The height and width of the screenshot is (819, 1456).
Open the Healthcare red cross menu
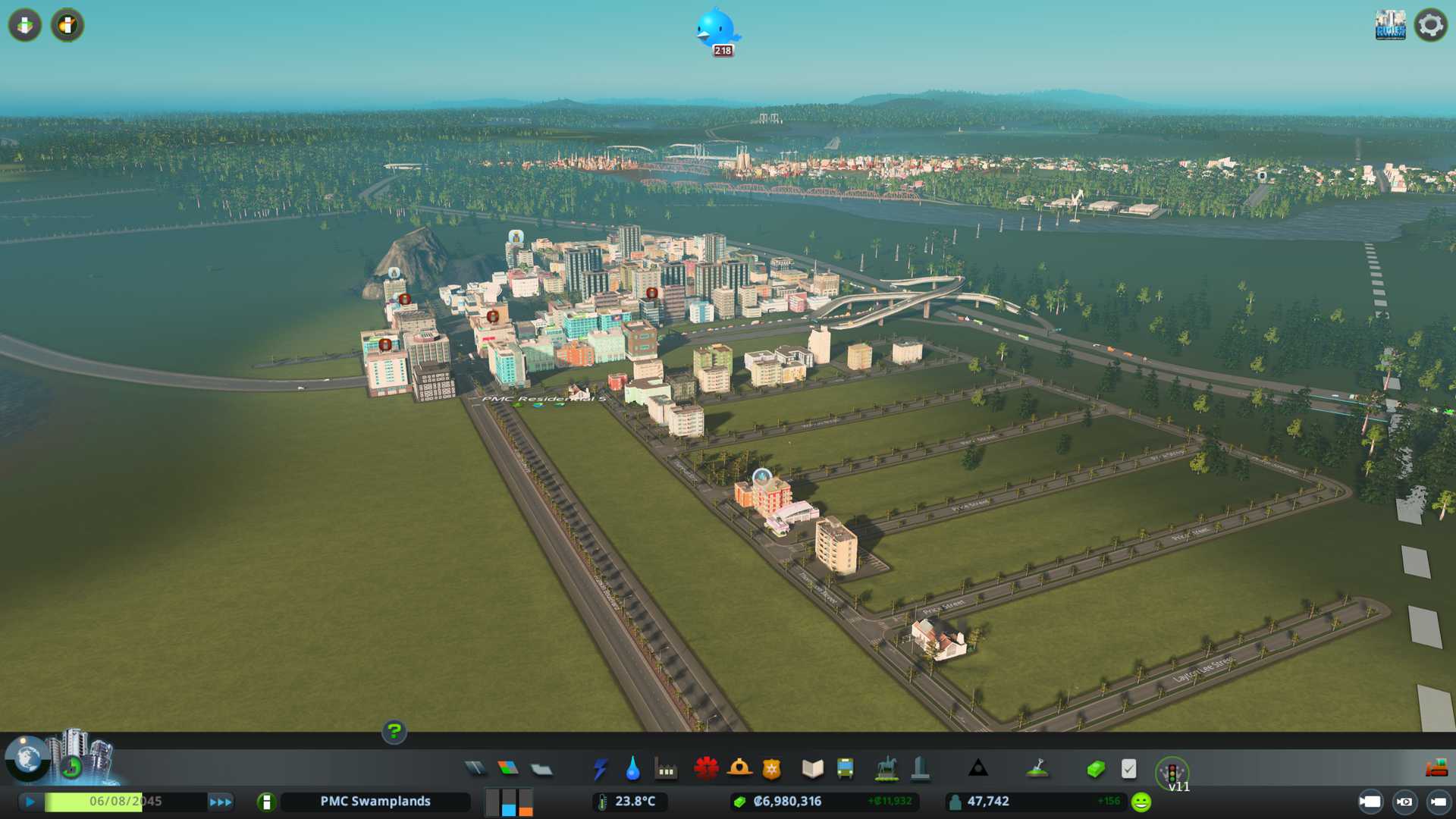point(706,769)
